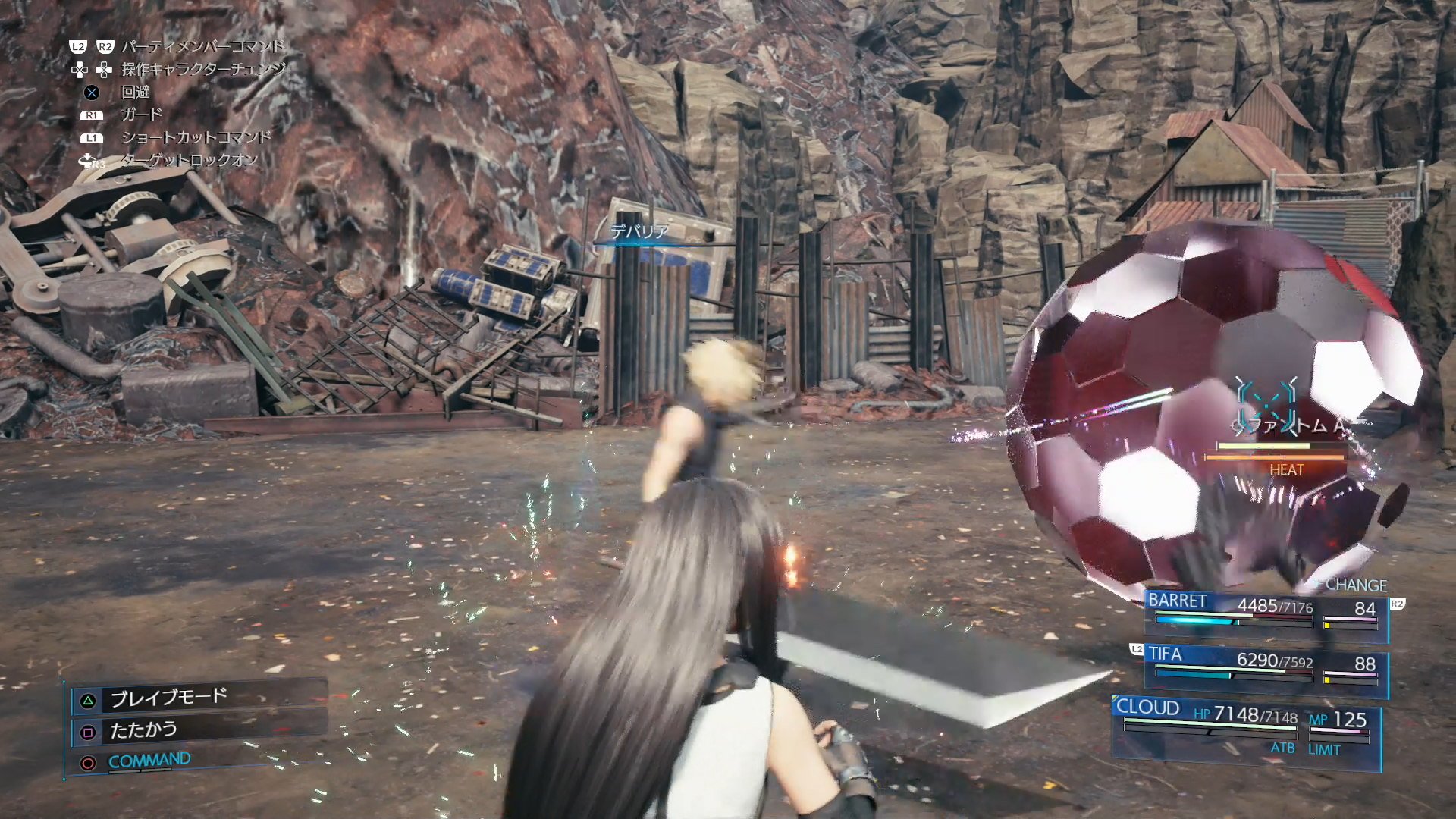The height and width of the screenshot is (819, 1456).
Task: Choose the たたかう attack command
Action: click(x=144, y=730)
